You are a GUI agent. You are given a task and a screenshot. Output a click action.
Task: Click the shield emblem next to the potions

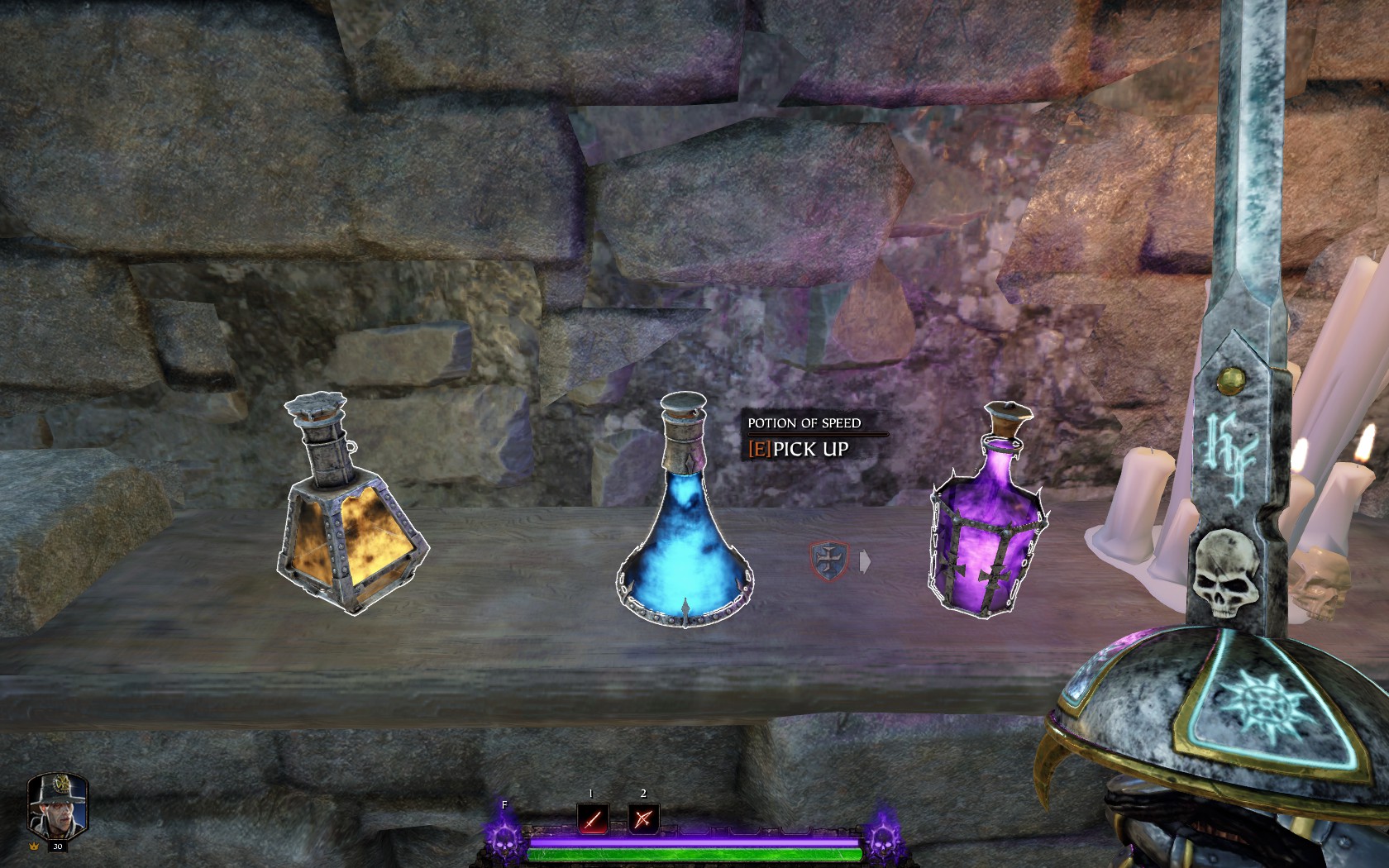[x=831, y=560]
